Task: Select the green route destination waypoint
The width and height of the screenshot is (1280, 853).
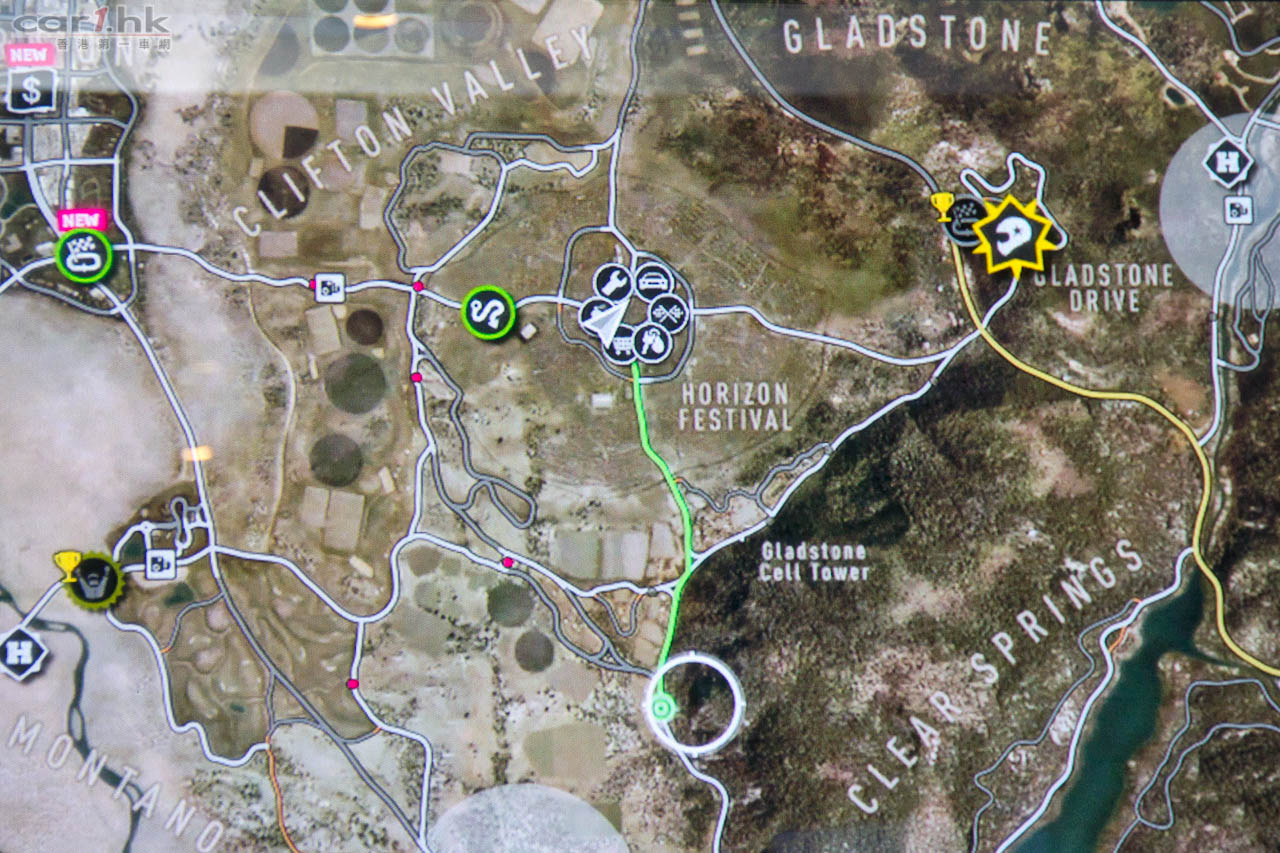Action: 660,710
